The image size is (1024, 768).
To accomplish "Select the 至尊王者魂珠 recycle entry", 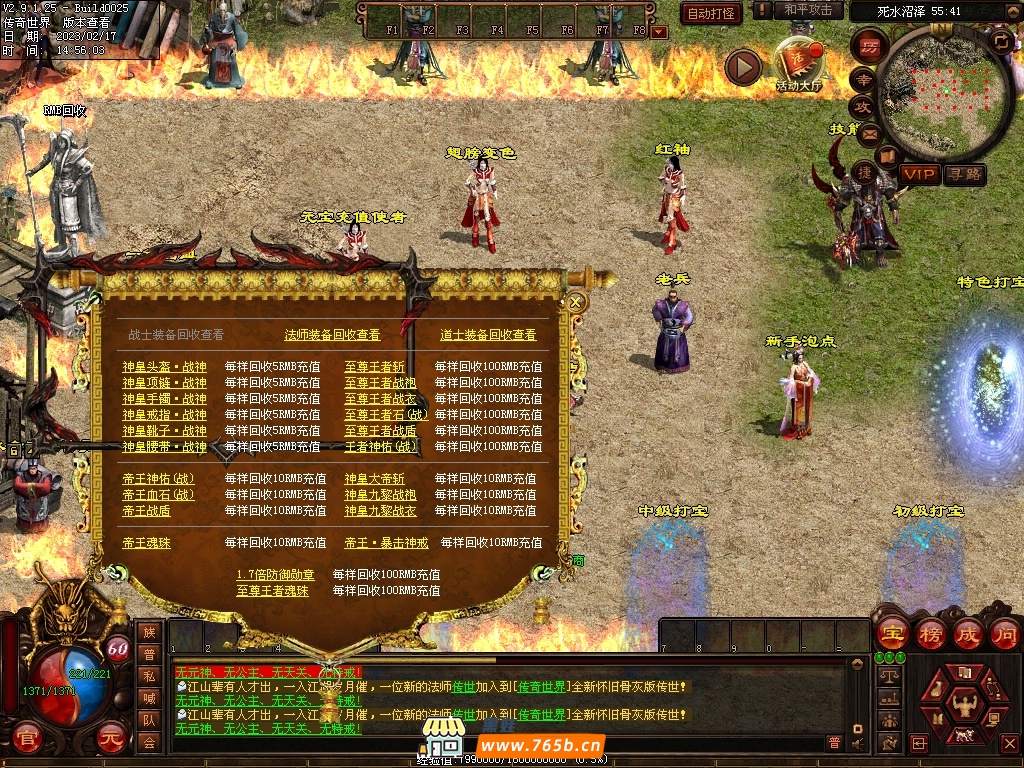I will tap(272, 591).
